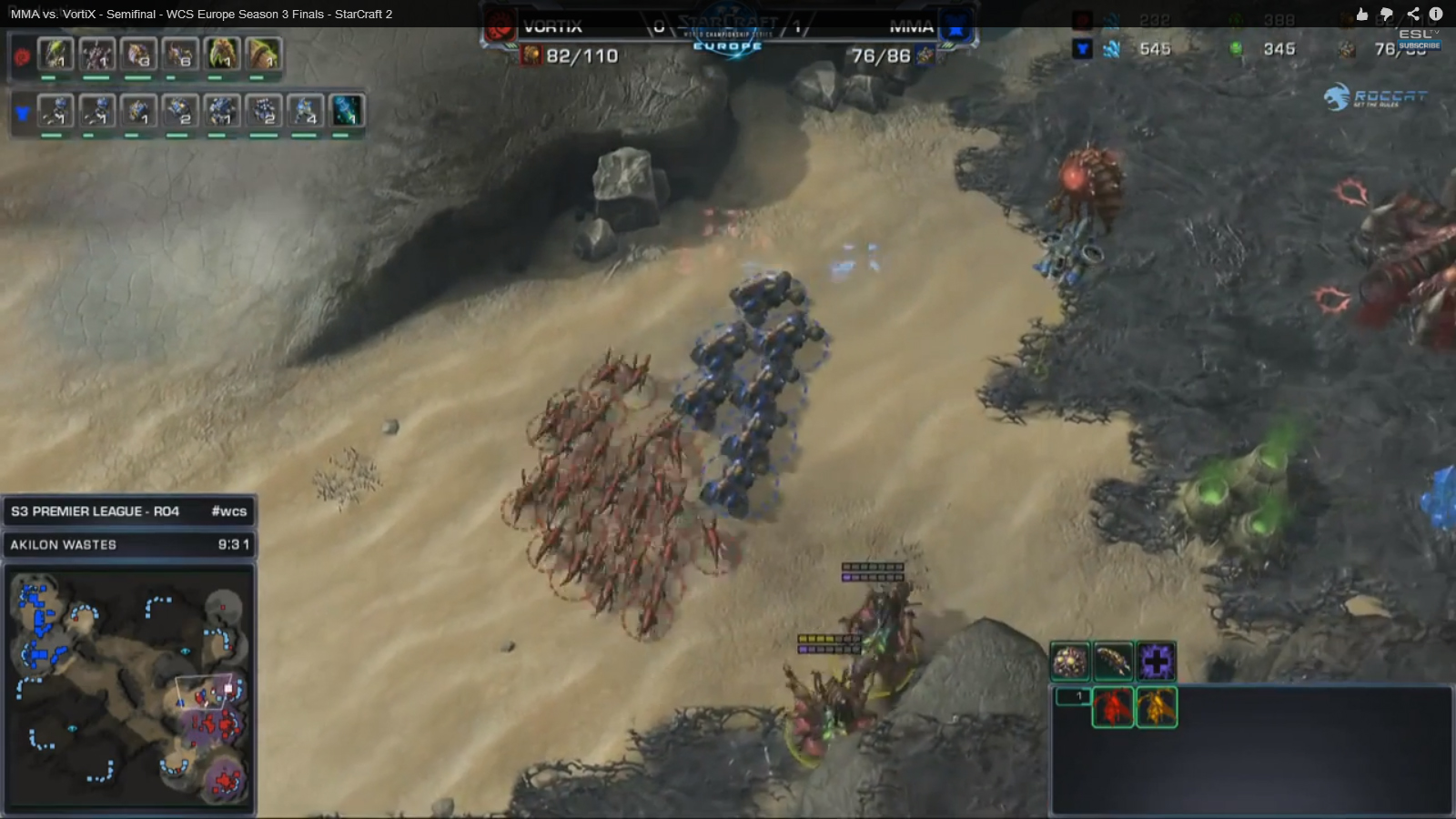This screenshot has width=1456, height=819.
Task: Select Zerg production icon showing count 6
Action: 180,56
